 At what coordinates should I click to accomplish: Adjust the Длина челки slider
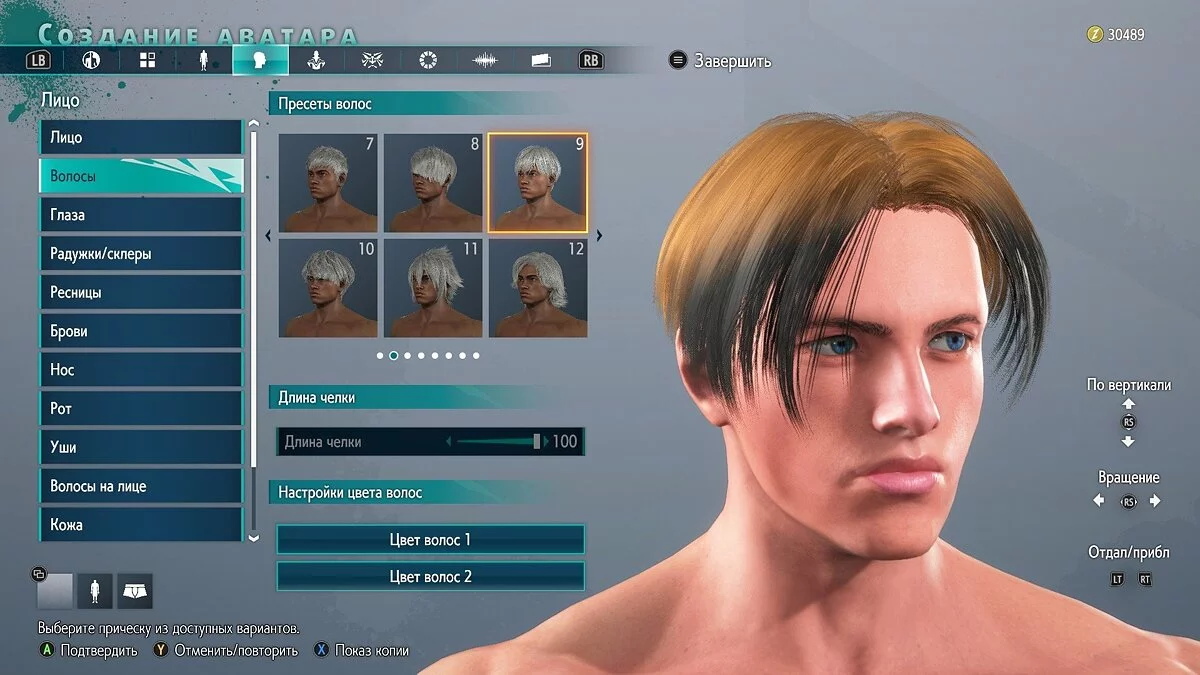537,441
